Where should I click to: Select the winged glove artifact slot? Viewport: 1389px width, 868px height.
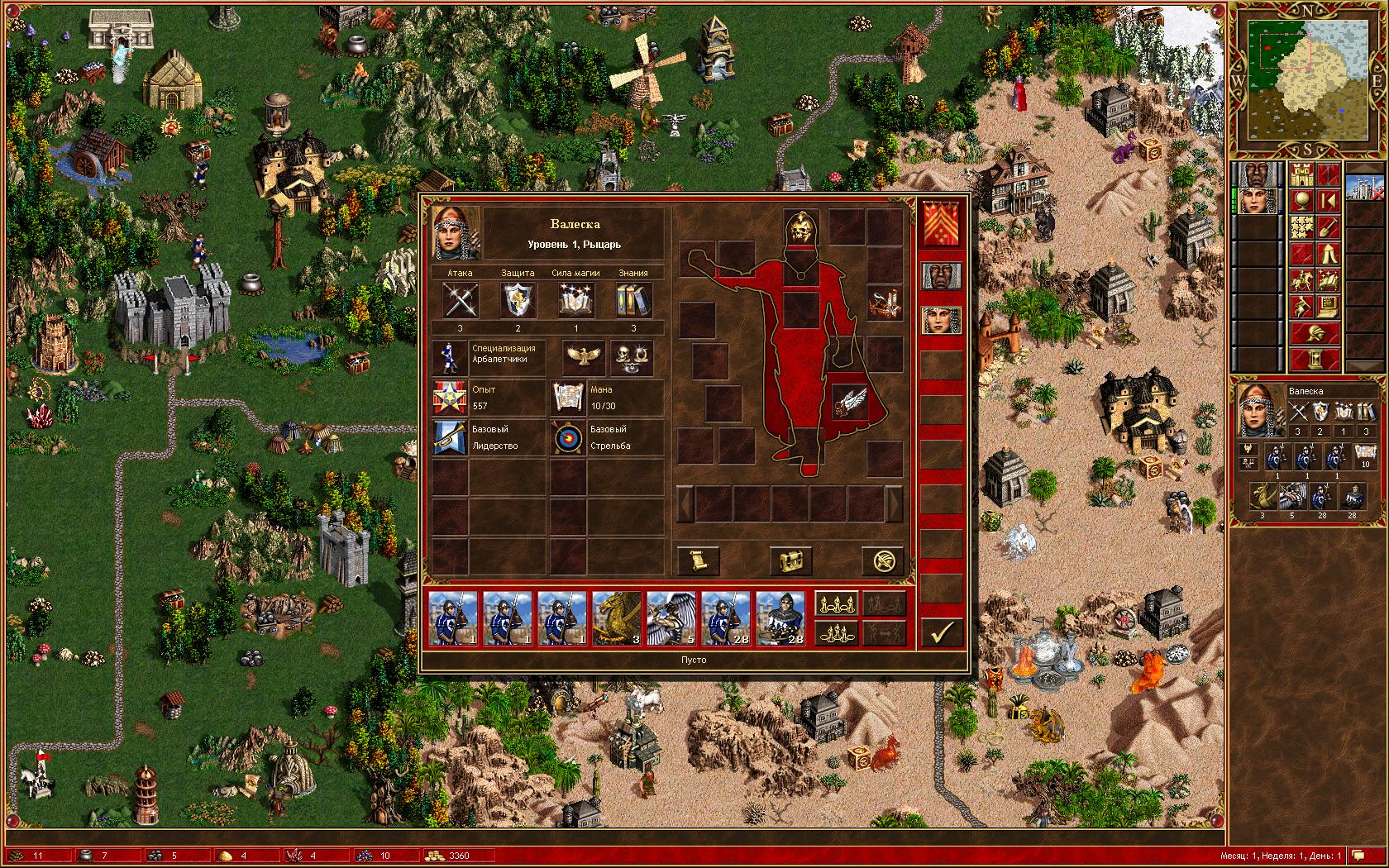849,402
